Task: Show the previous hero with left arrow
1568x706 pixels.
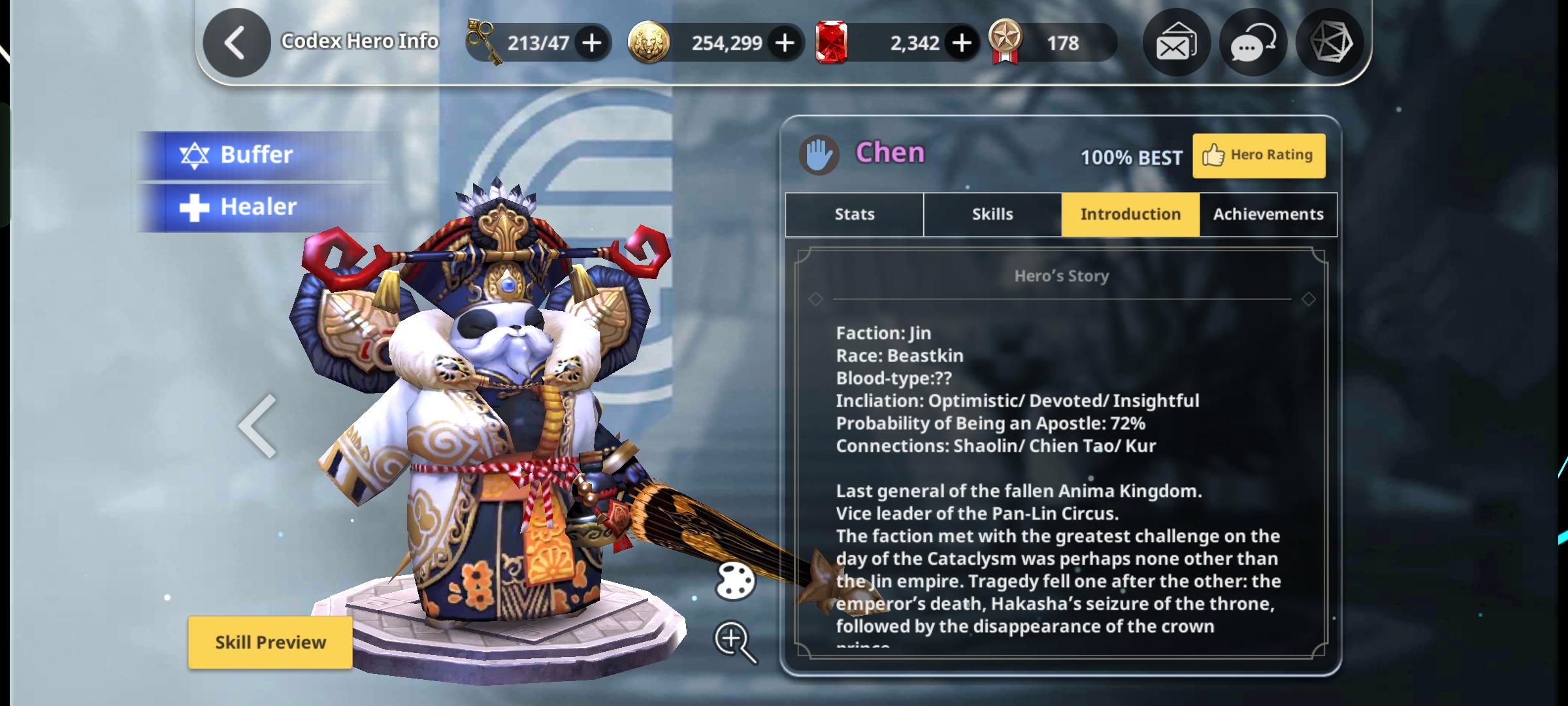Action: click(258, 426)
